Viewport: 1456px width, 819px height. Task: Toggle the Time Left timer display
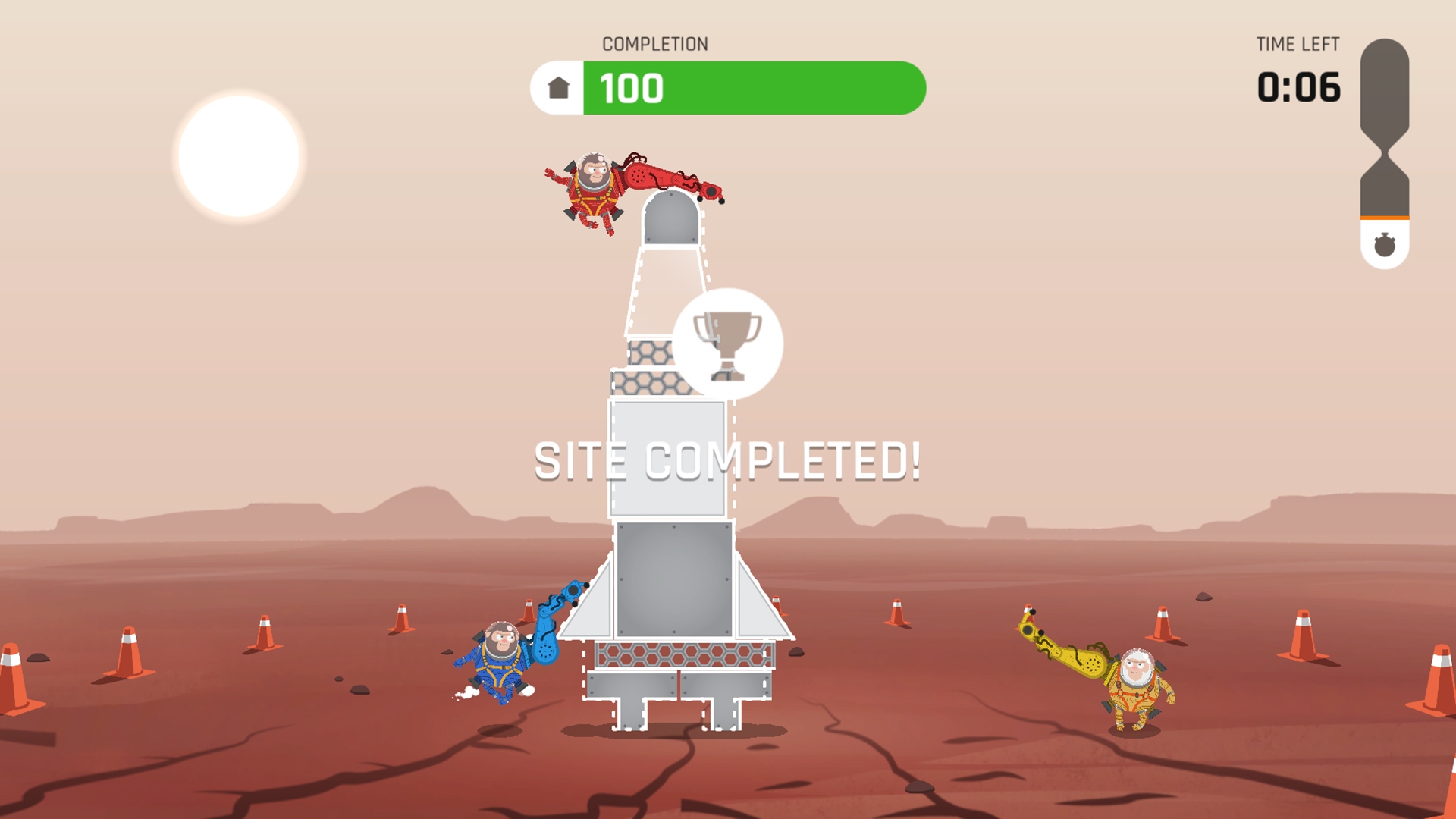coord(1298,87)
